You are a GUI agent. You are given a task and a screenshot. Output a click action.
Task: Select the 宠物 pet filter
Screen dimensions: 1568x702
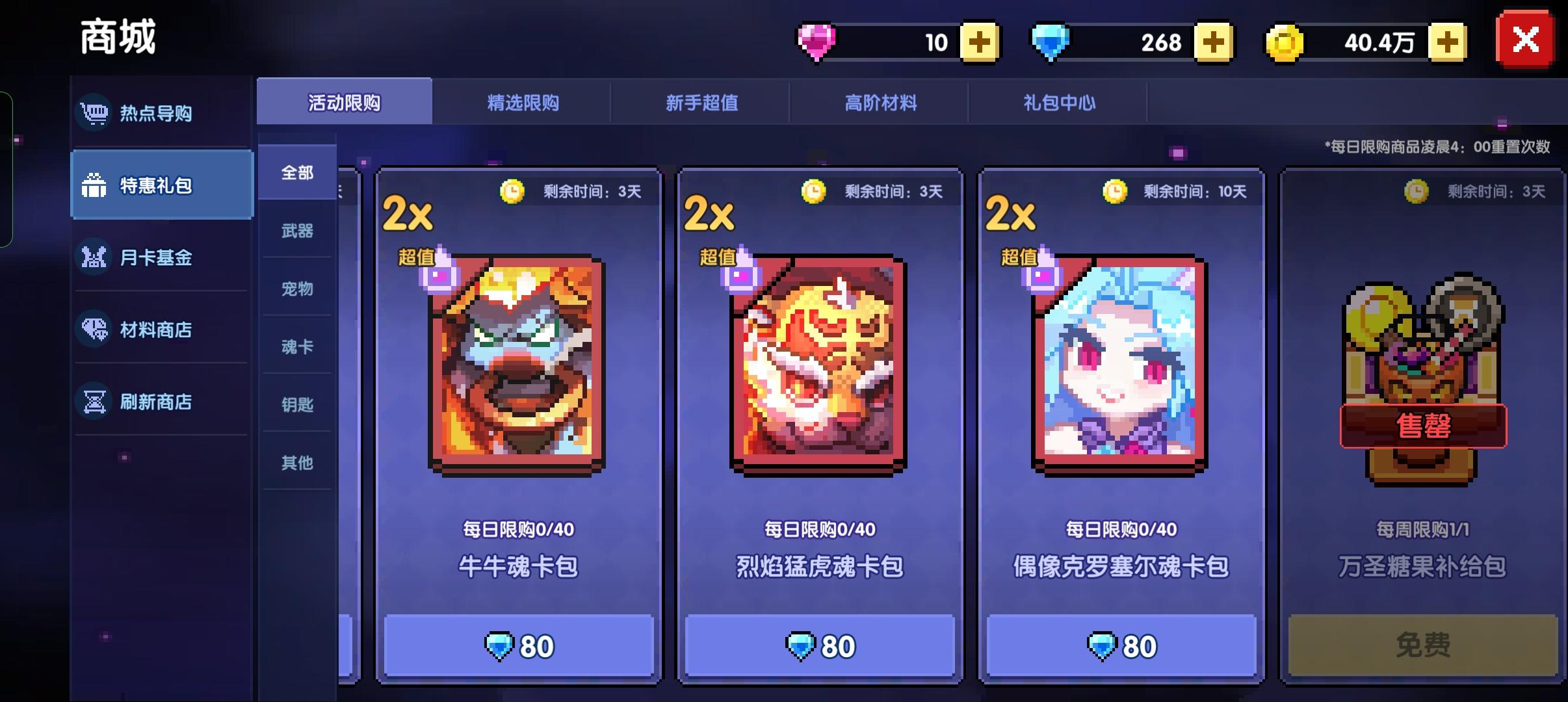click(296, 289)
